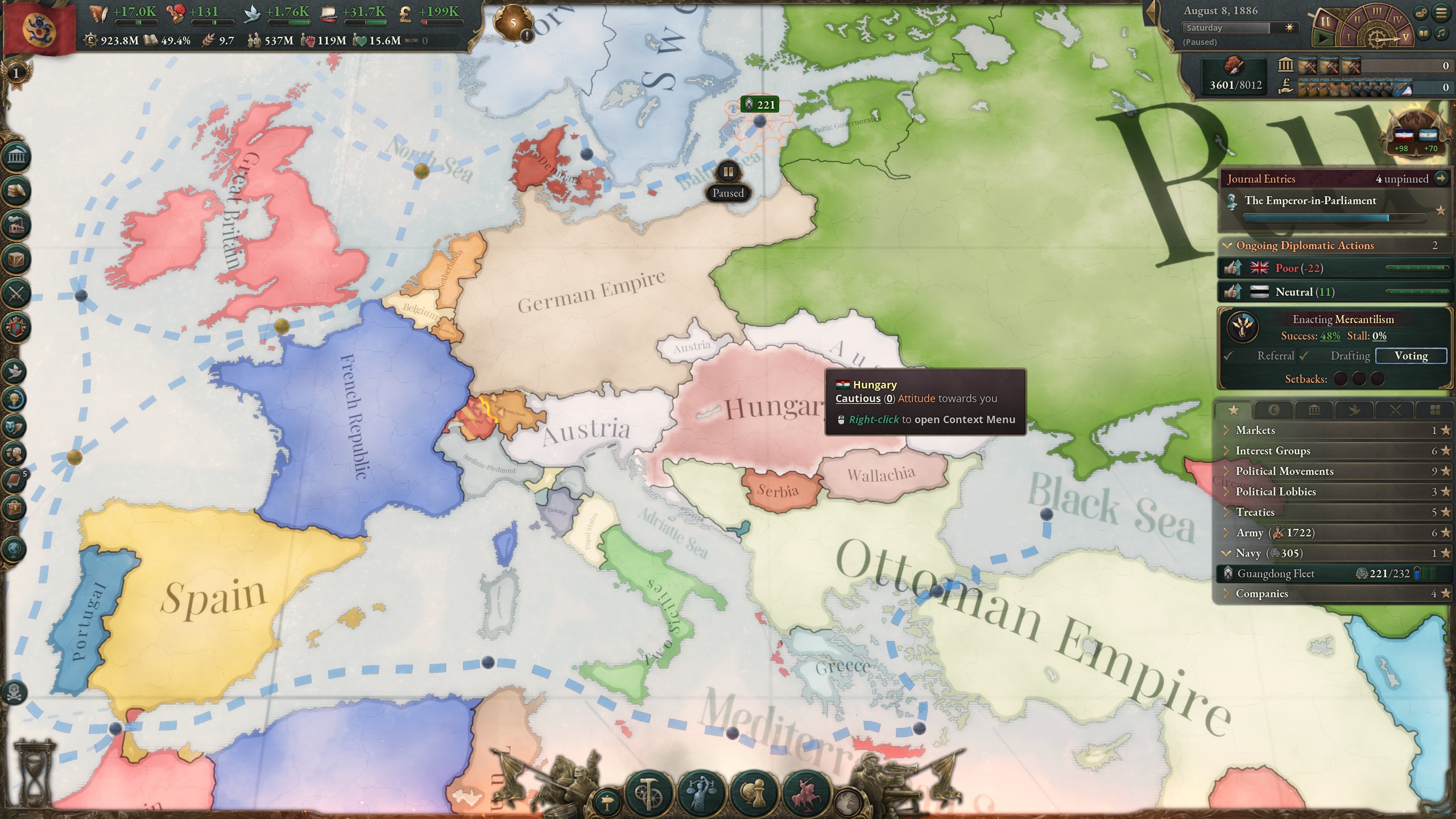This screenshot has height=819, width=1456.
Task: Collapse the Ongoing Diplomatic Actions list
Action: [1226, 245]
